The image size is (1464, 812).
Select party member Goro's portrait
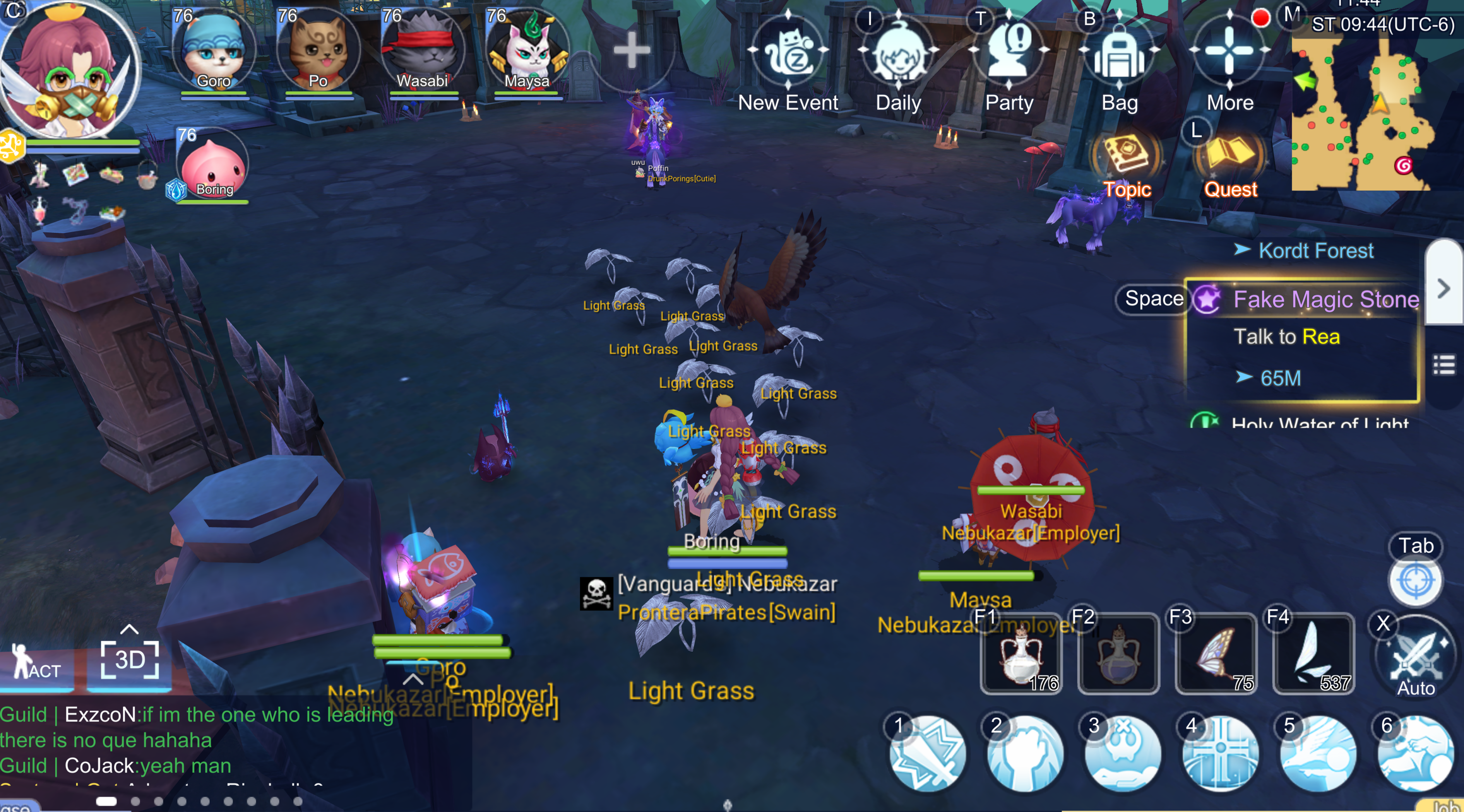click(x=214, y=51)
